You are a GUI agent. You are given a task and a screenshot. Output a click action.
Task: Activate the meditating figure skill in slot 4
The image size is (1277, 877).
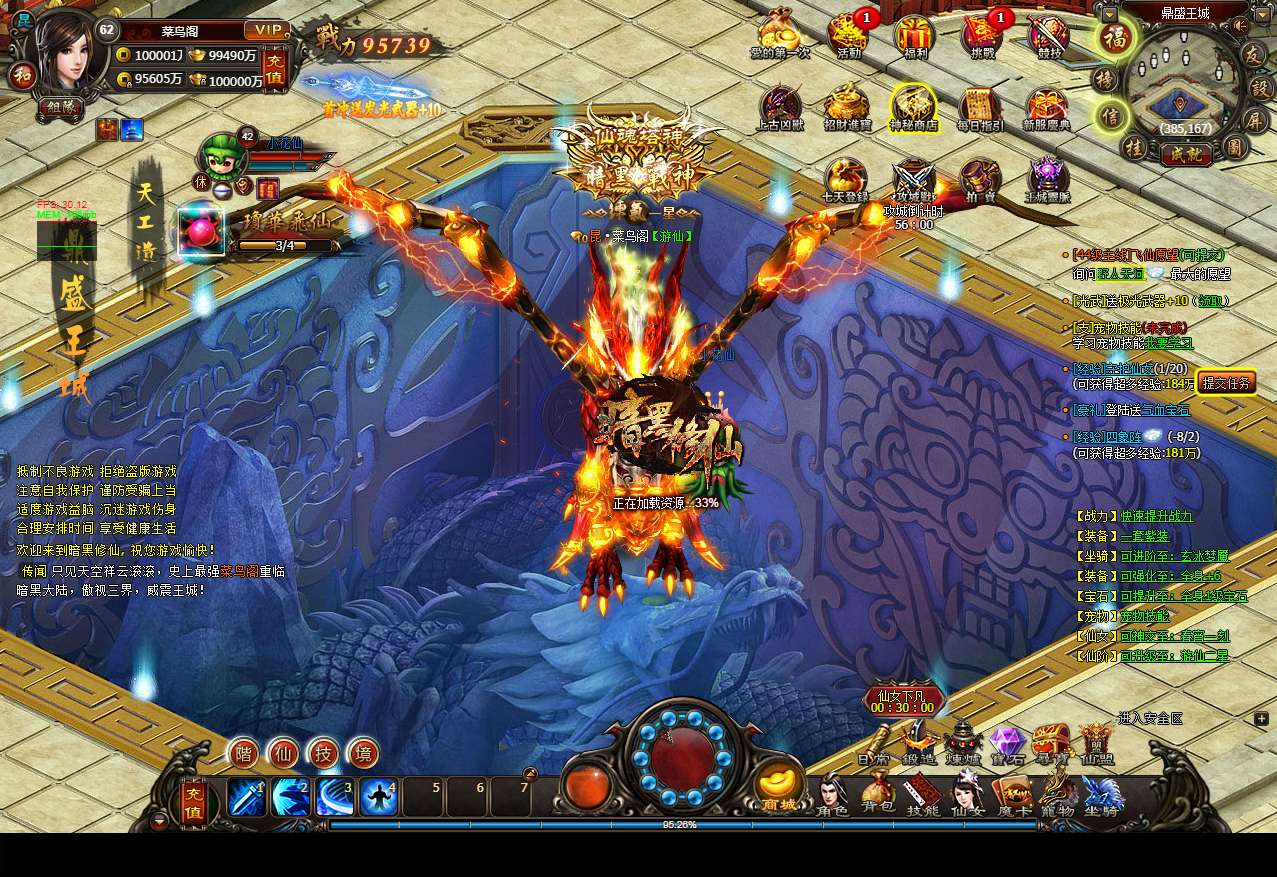379,797
